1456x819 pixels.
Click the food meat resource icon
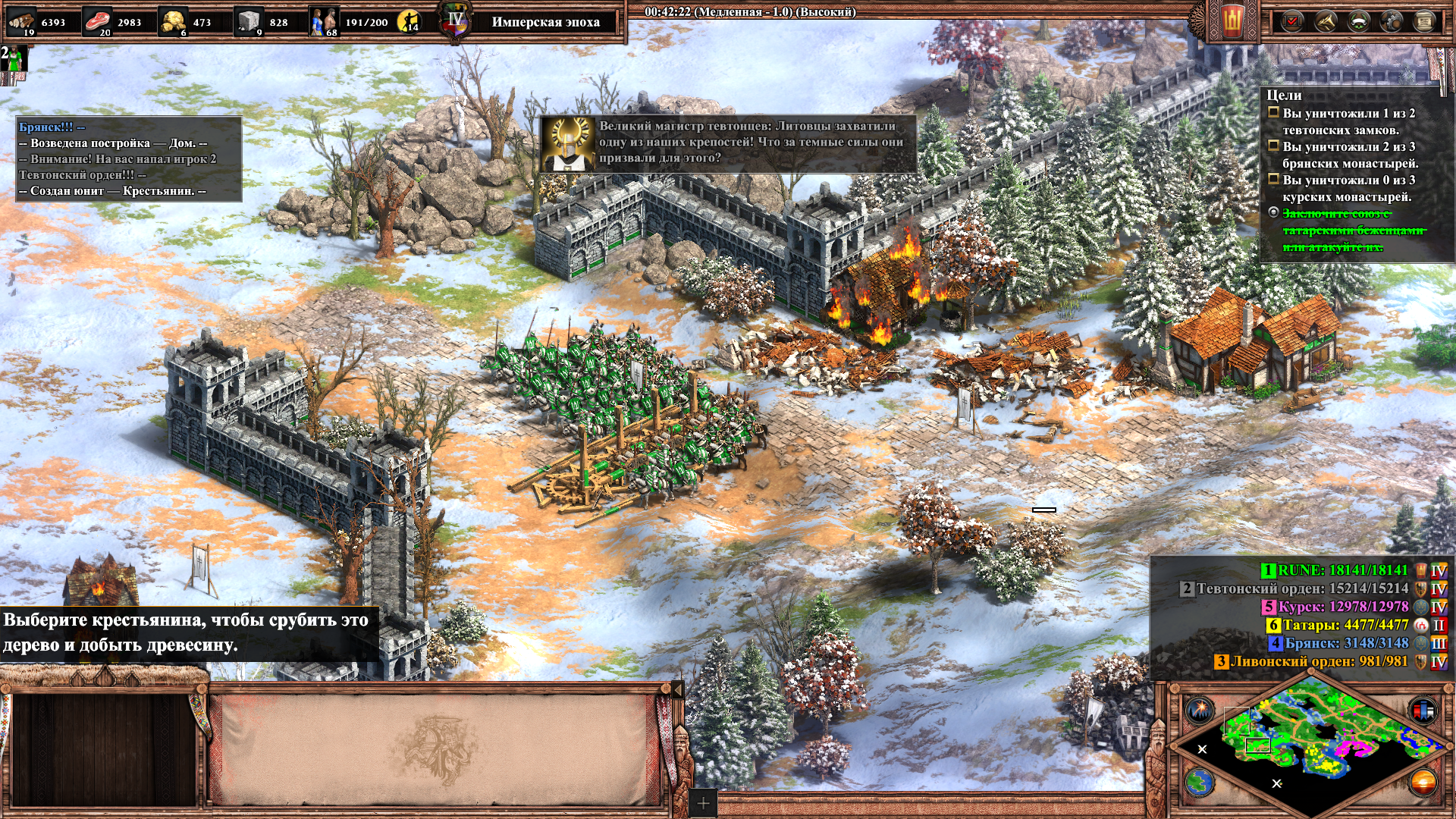97,21
